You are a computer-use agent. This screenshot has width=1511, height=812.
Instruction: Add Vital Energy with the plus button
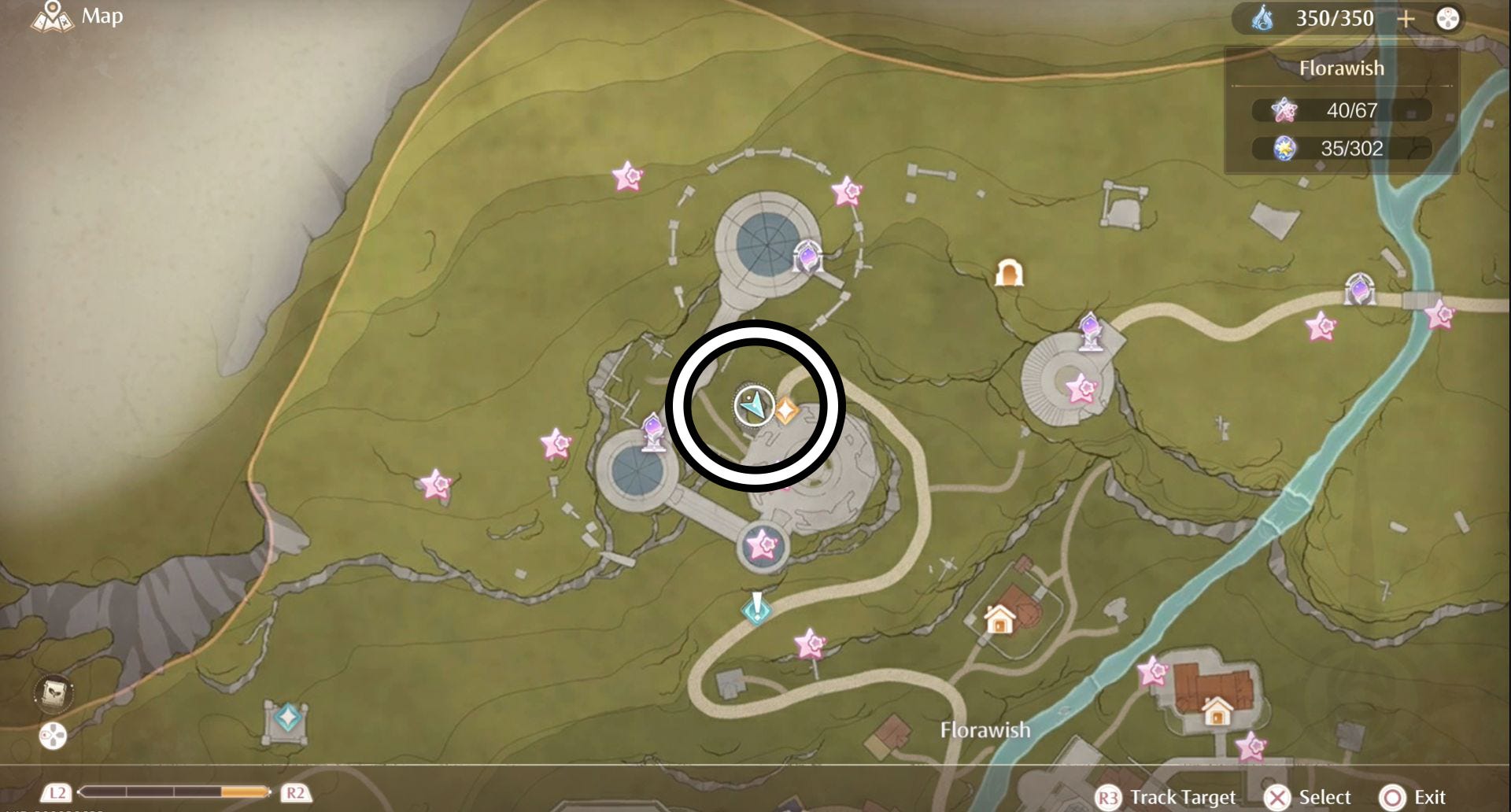pyautogui.click(x=1406, y=19)
